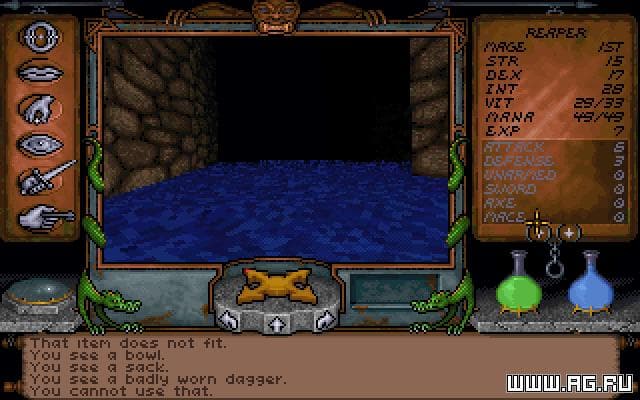This screenshot has width=640, height=400.
Task: Open the Options icon at top of command panel
Action: [x=39, y=37]
